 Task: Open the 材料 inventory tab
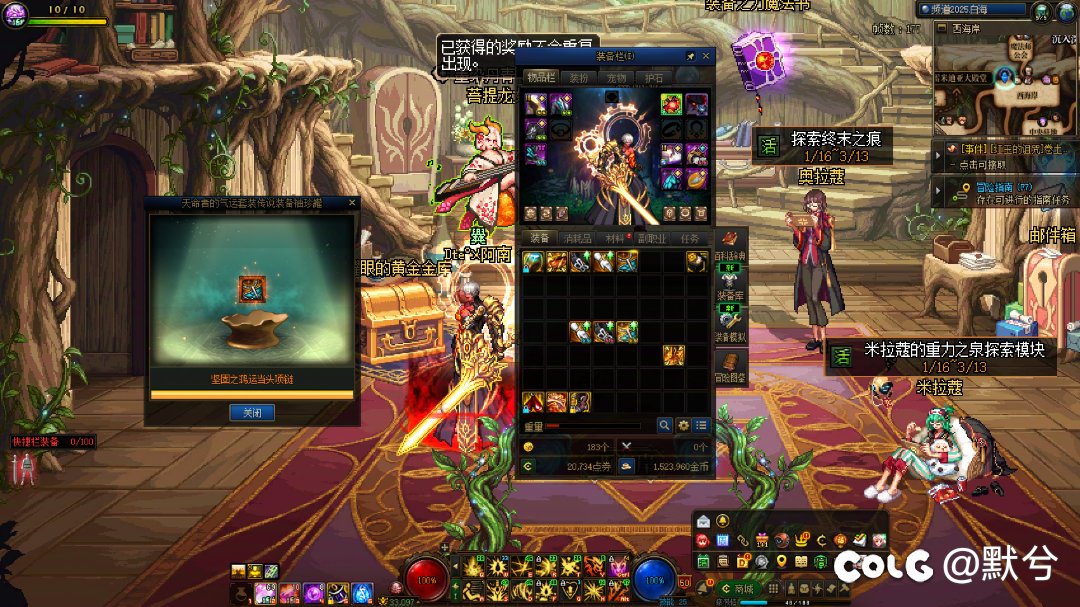coord(614,239)
